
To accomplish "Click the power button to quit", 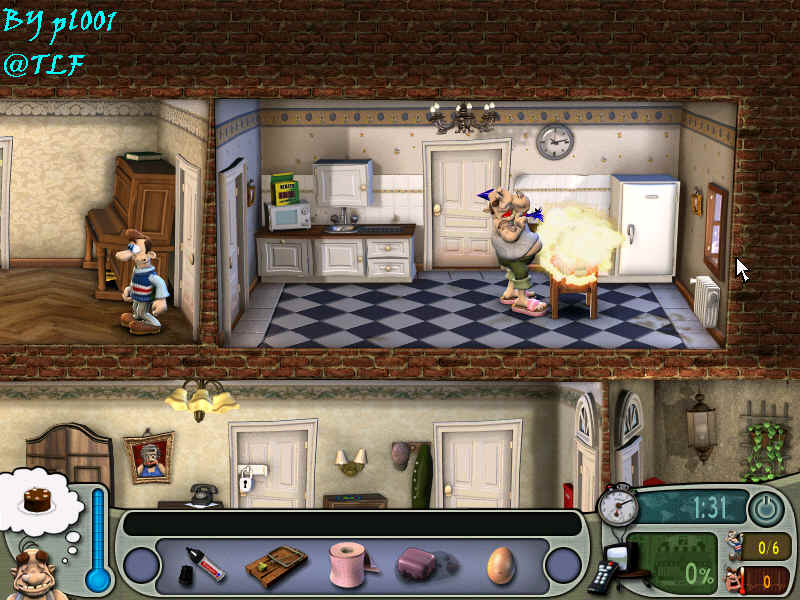I will click(766, 508).
